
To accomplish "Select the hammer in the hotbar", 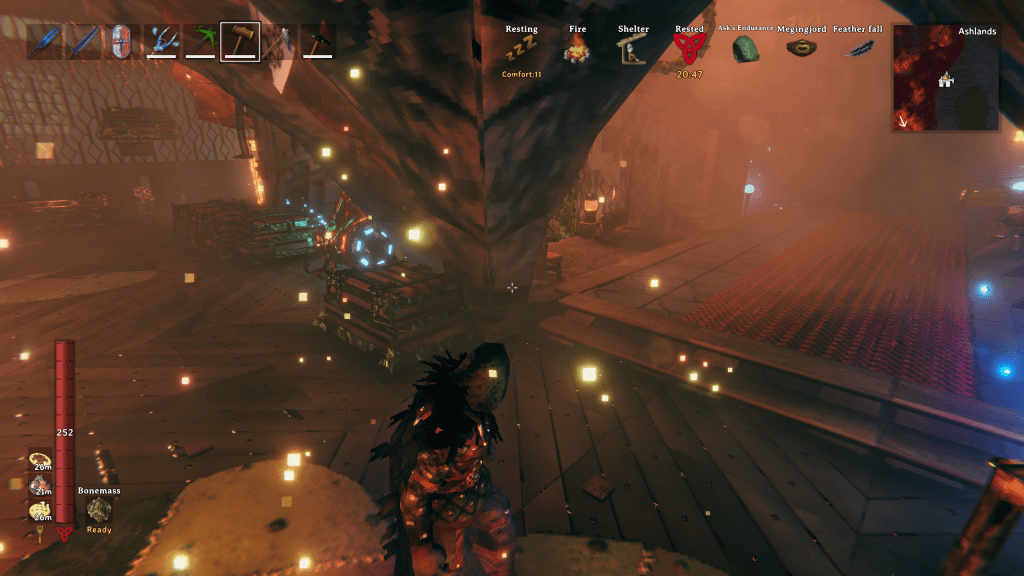I will (x=240, y=41).
